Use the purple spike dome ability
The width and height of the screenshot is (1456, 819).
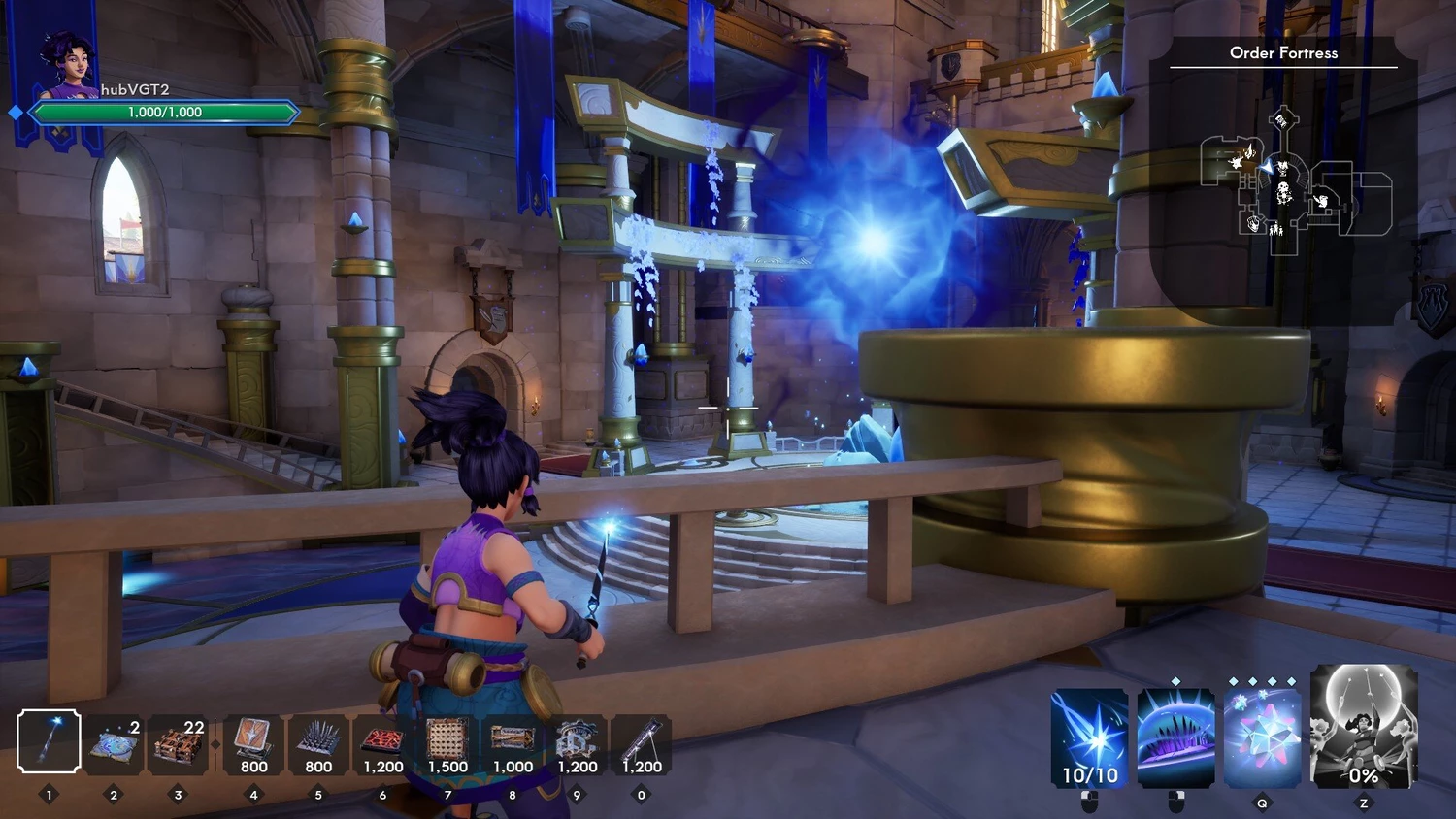pyautogui.click(x=1175, y=738)
